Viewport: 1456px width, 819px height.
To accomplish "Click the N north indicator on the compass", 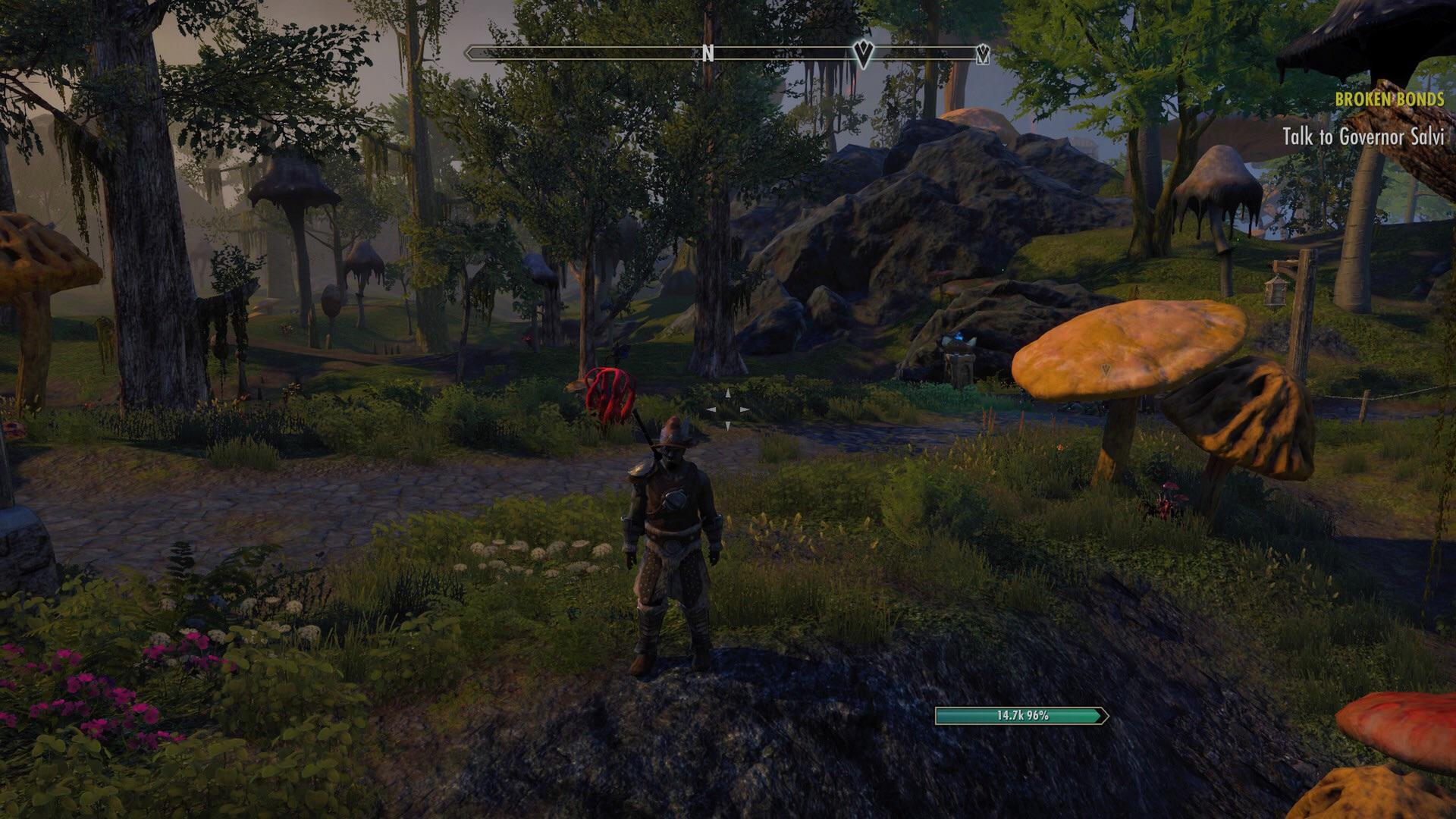I will click(708, 54).
